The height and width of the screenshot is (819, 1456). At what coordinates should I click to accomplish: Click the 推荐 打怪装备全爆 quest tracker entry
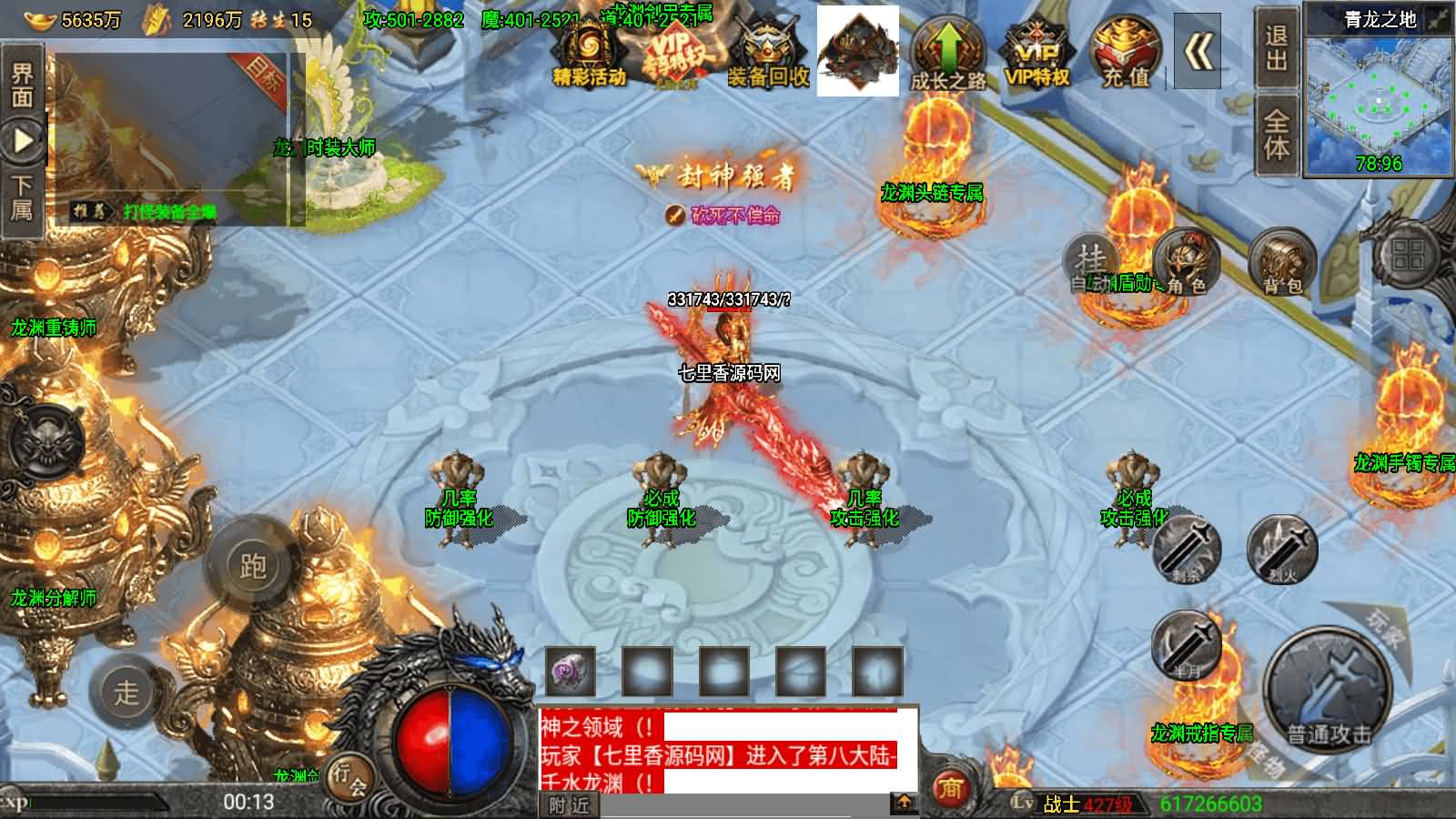pos(146,211)
